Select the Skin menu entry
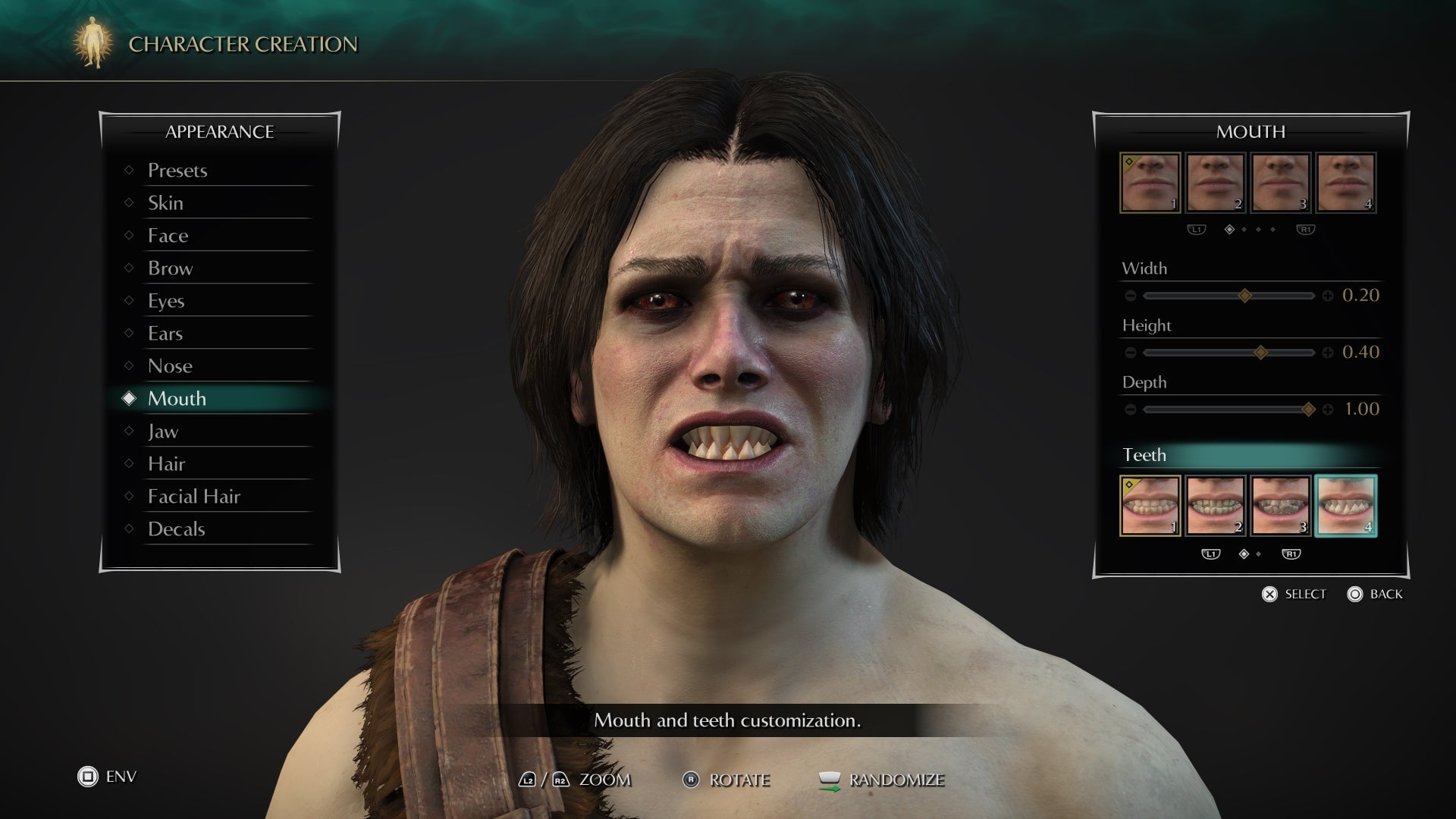Screen dimensions: 1456x819 click(x=165, y=203)
